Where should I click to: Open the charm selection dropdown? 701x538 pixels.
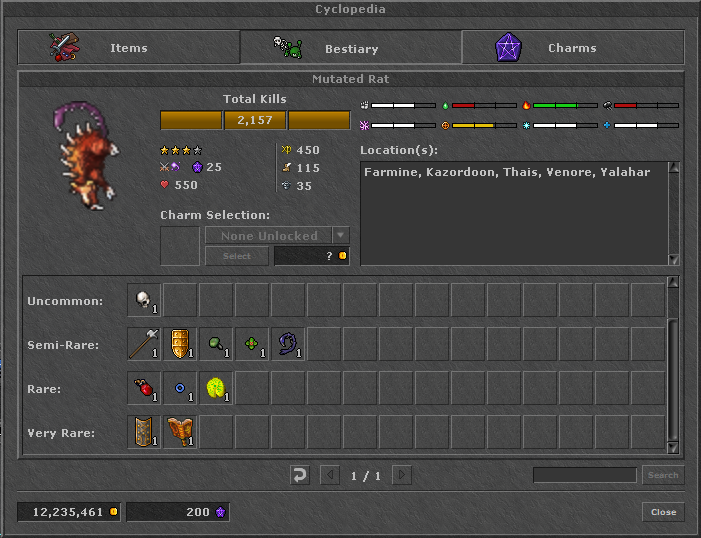pyautogui.click(x=341, y=236)
